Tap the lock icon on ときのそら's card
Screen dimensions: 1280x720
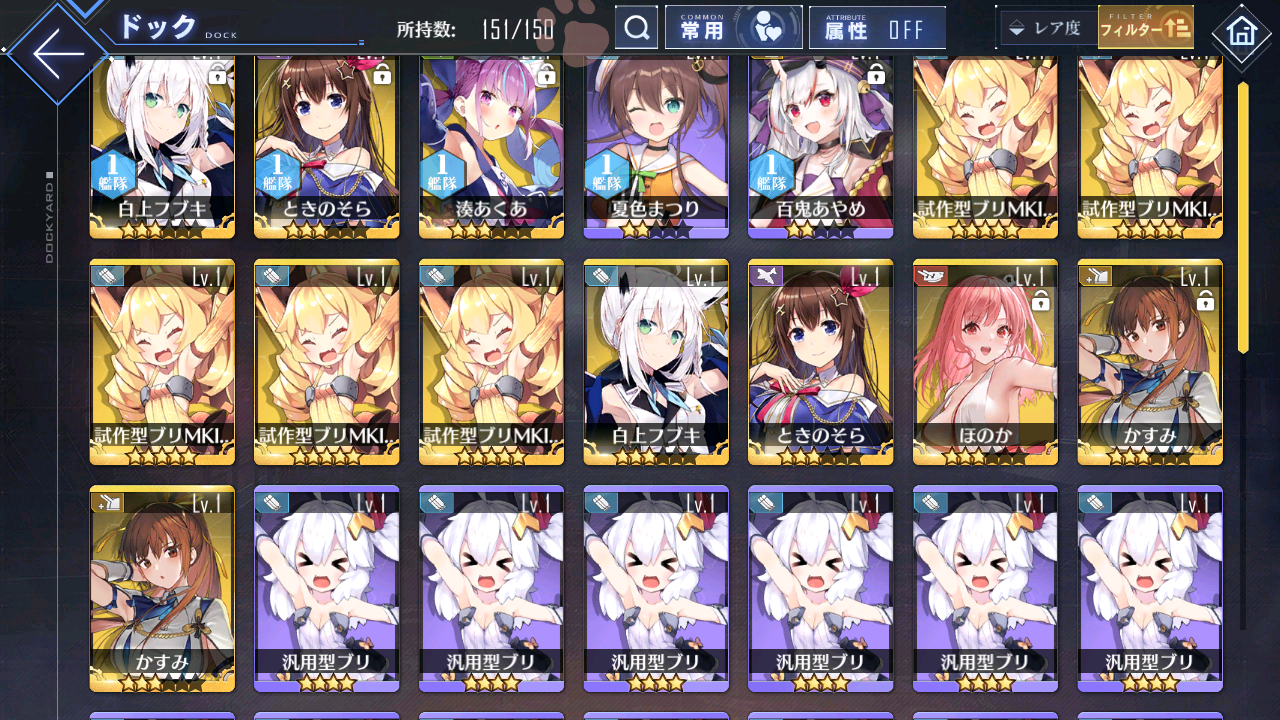point(380,77)
